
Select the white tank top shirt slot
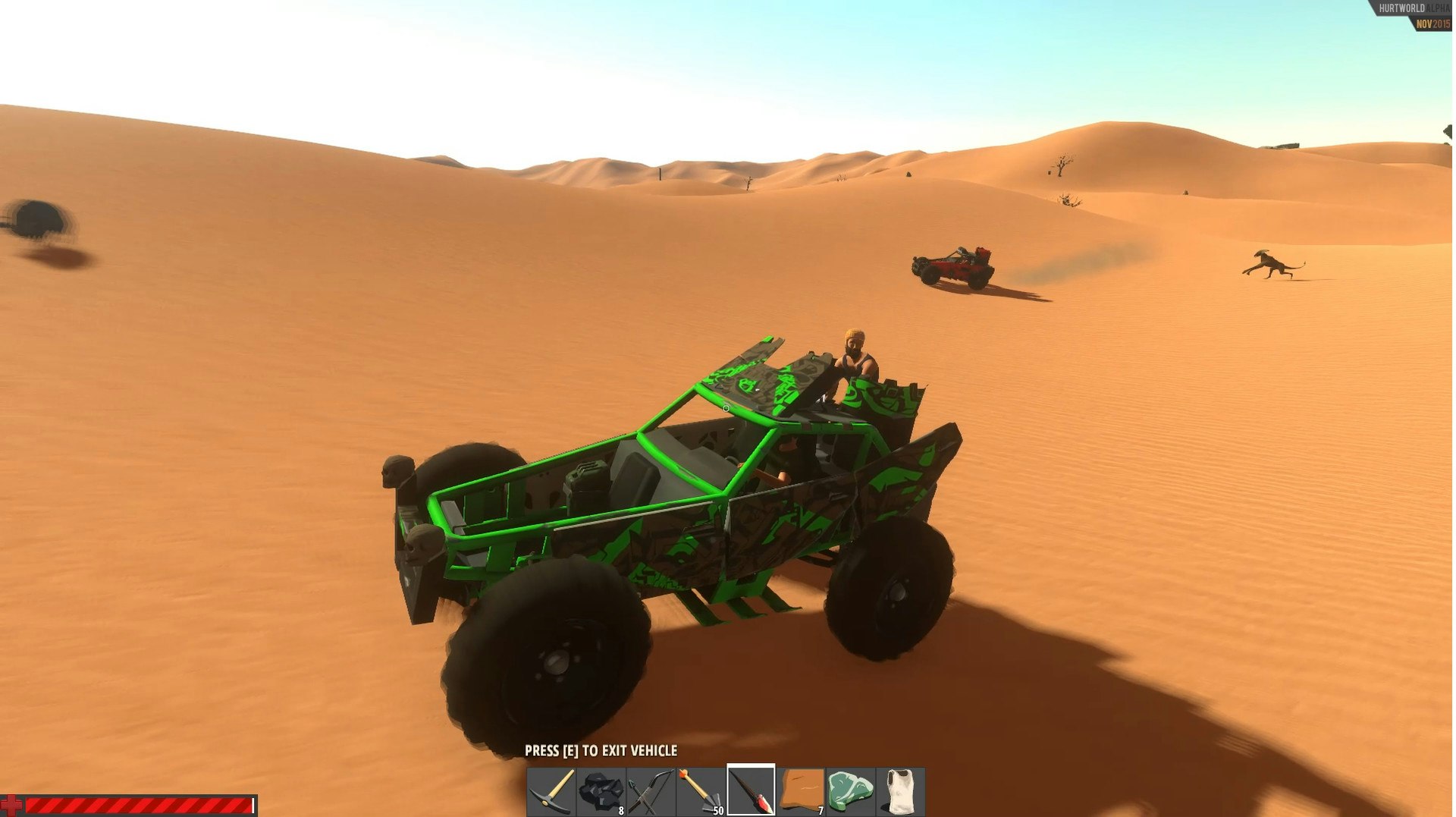901,789
